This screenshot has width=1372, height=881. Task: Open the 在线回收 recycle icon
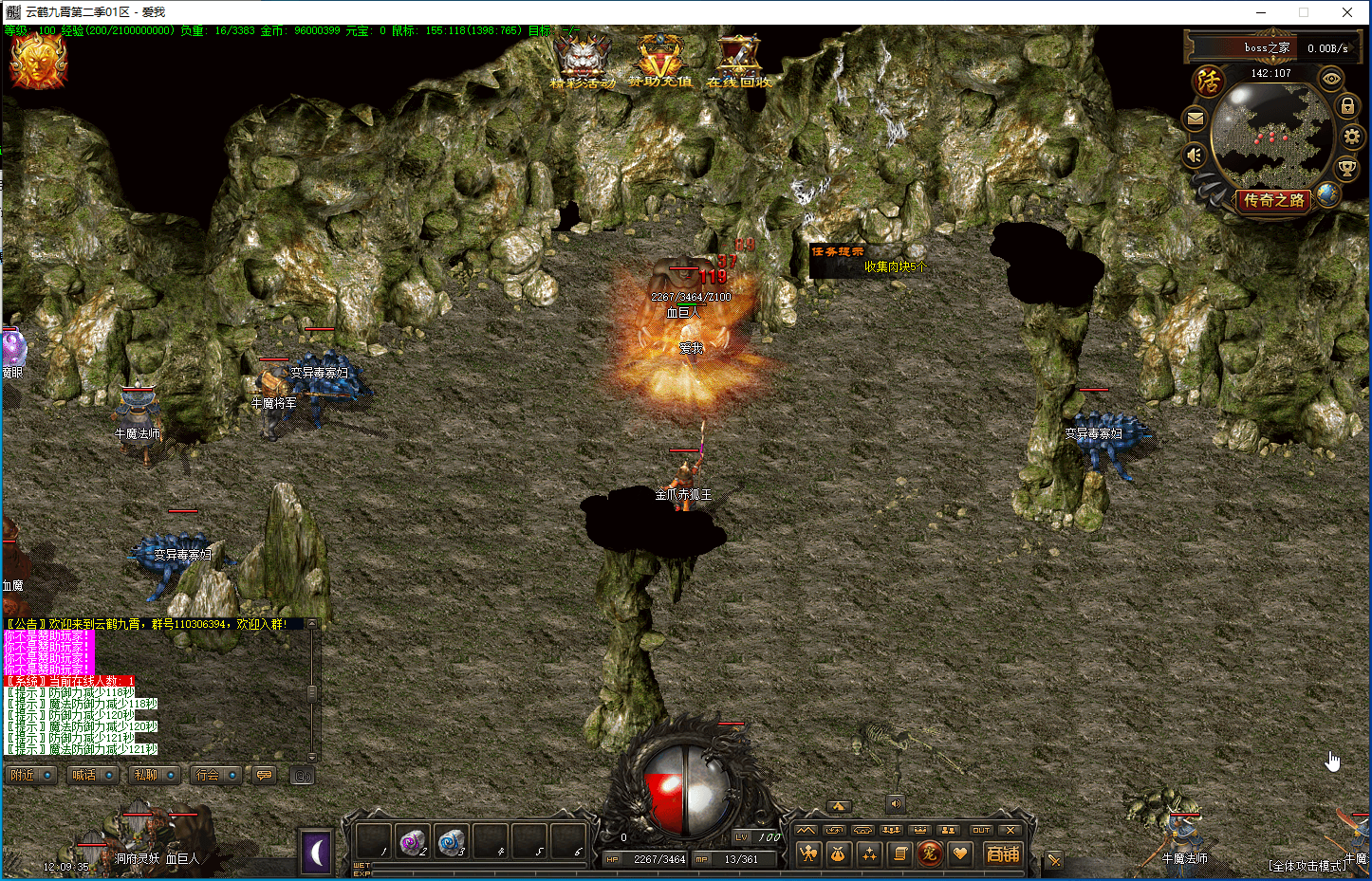[738, 60]
